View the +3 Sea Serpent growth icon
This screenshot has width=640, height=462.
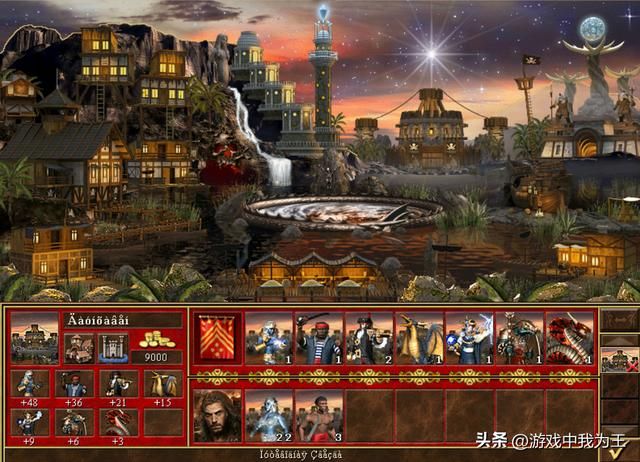[x=120, y=422]
